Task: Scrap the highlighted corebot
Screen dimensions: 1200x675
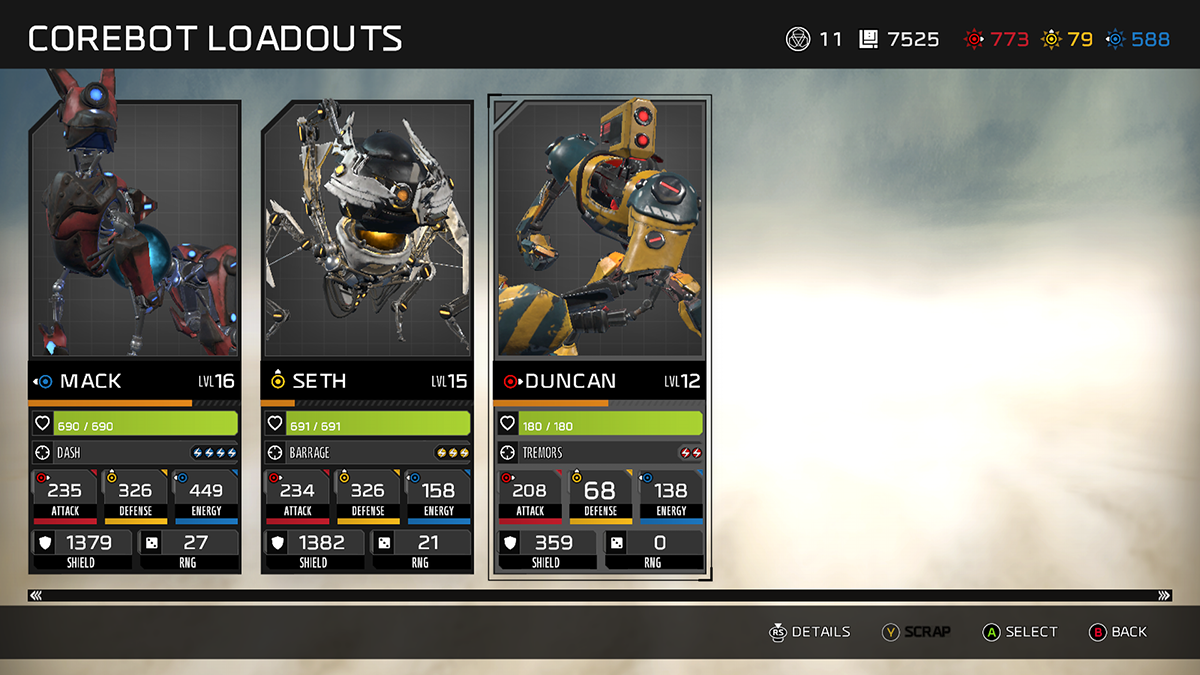Action: pyautogui.click(x=916, y=632)
